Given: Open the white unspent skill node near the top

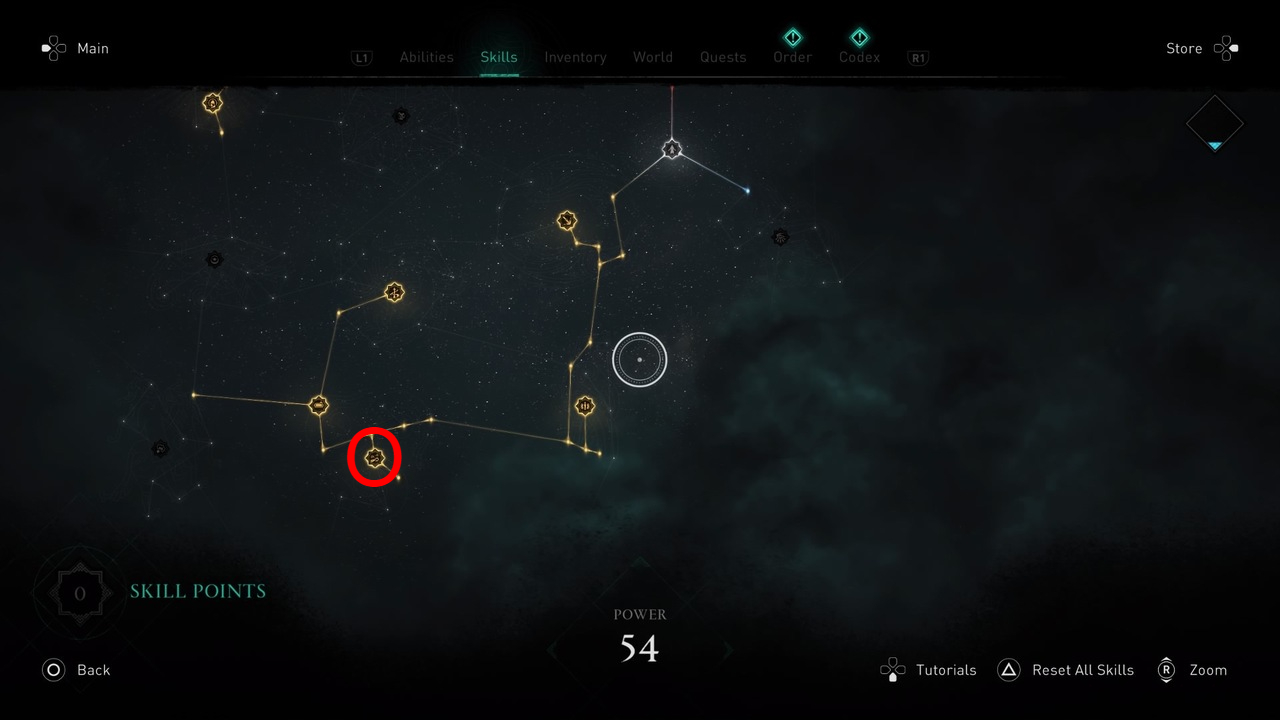Looking at the screenshot, I should pos(671,149).
